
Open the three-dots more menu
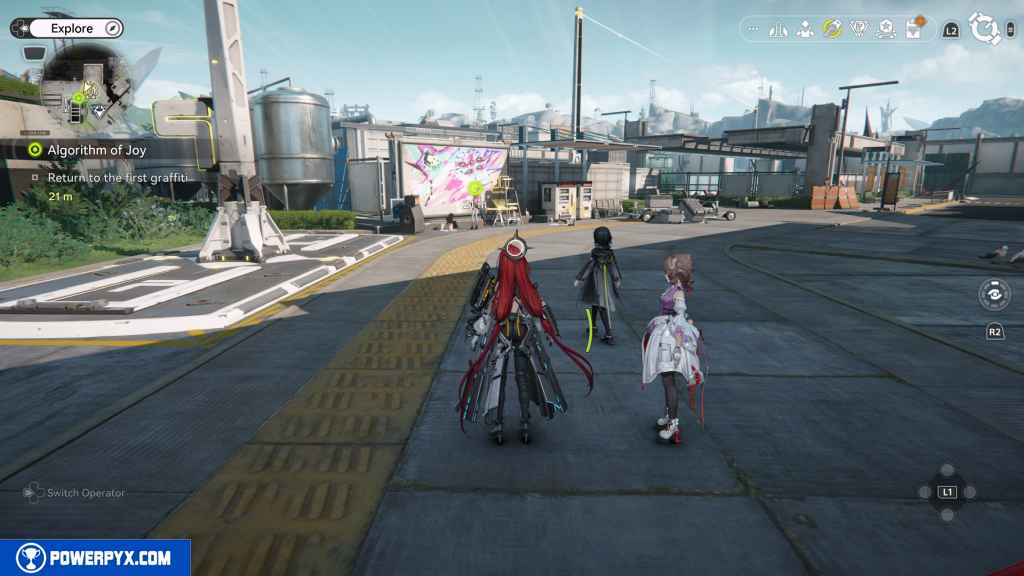[x=753, y=29]
